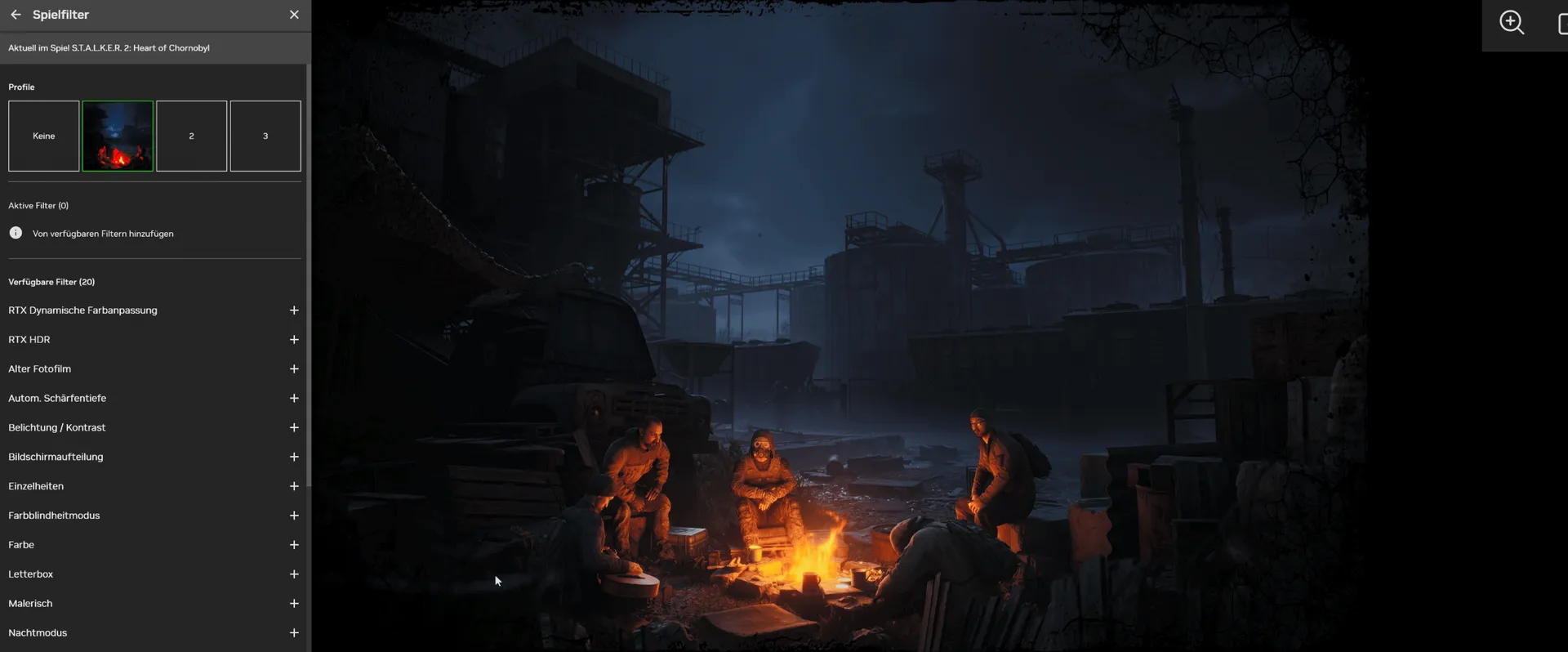This screenshot has height=652, width=1568.
Task: Add the Farbe filter
Action: click(x=294, y=545)
